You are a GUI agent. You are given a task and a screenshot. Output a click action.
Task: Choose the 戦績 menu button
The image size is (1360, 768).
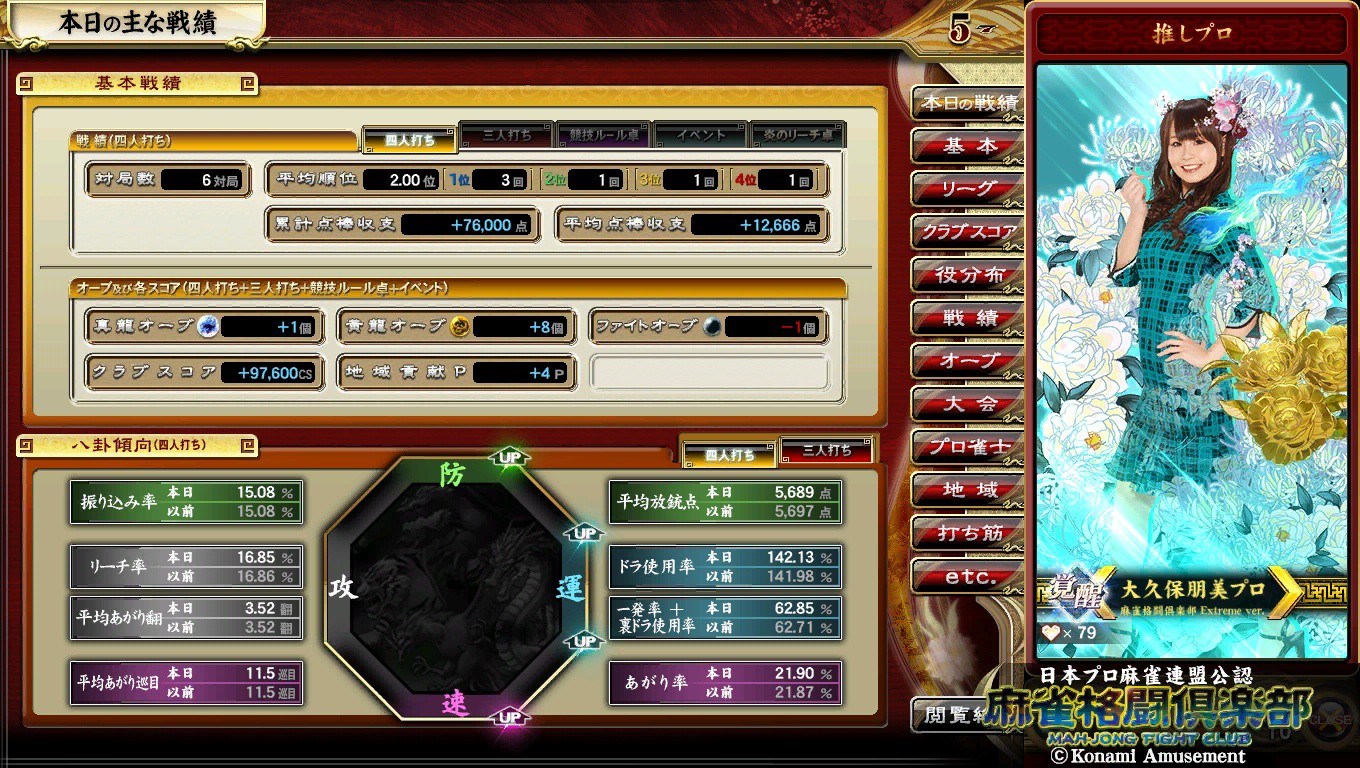[x=968, y=318]
